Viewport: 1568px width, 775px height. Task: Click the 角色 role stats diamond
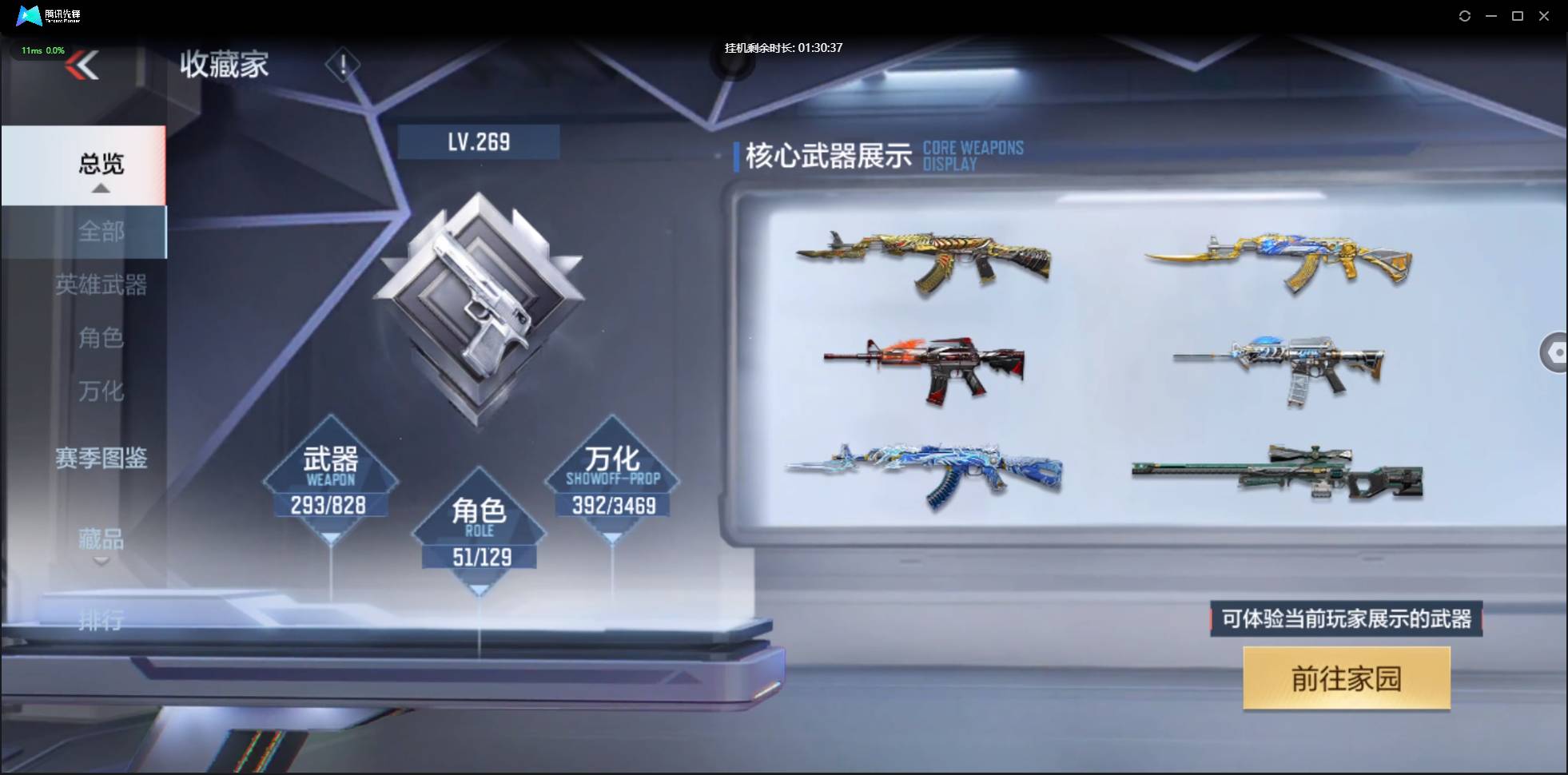[x=479, y=531]
